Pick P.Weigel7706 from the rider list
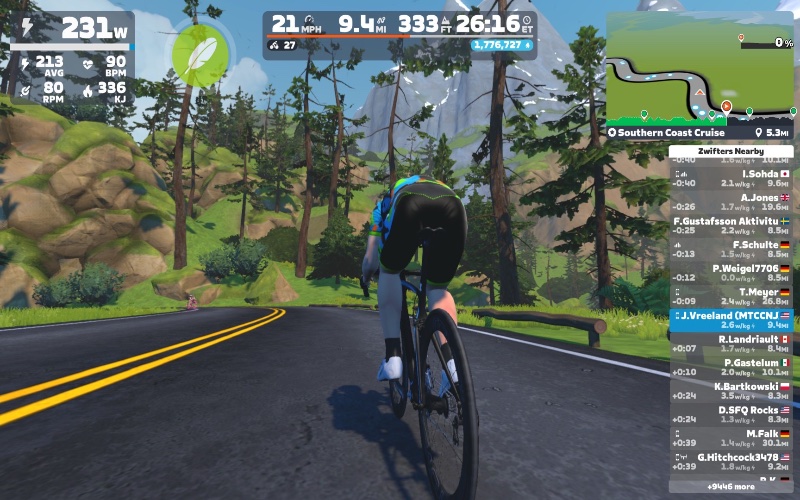800x500 pixels. [x=731, y=272]
